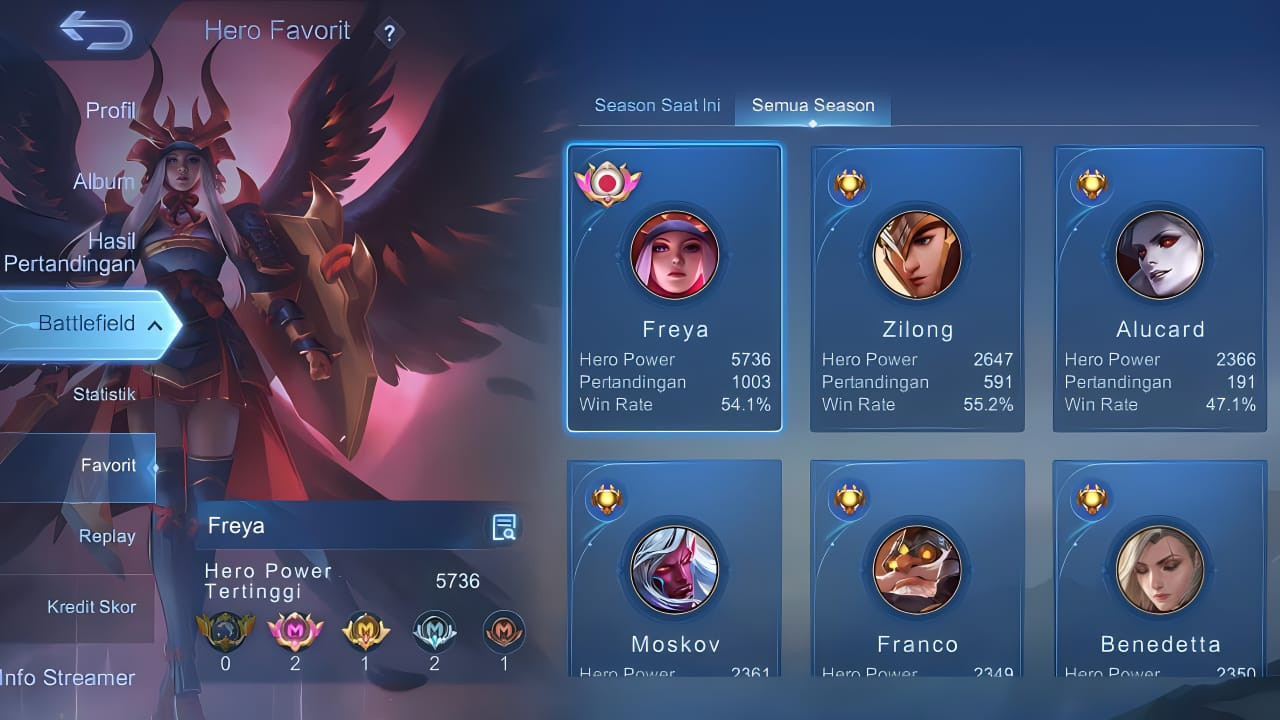Image resolution: width=1280 pixels, height=720 pixels.
Task: Choose the Zilong hero card
Action: (917, 288)
